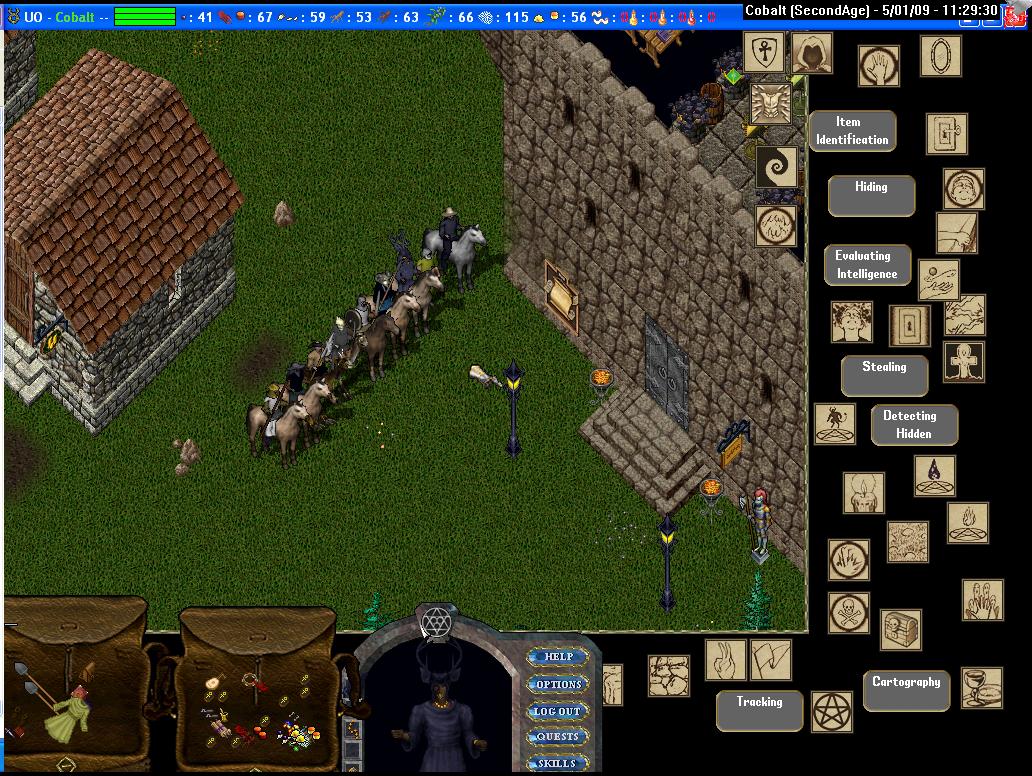
Task: Use the Tracking skill button
Action: point(759,710)
